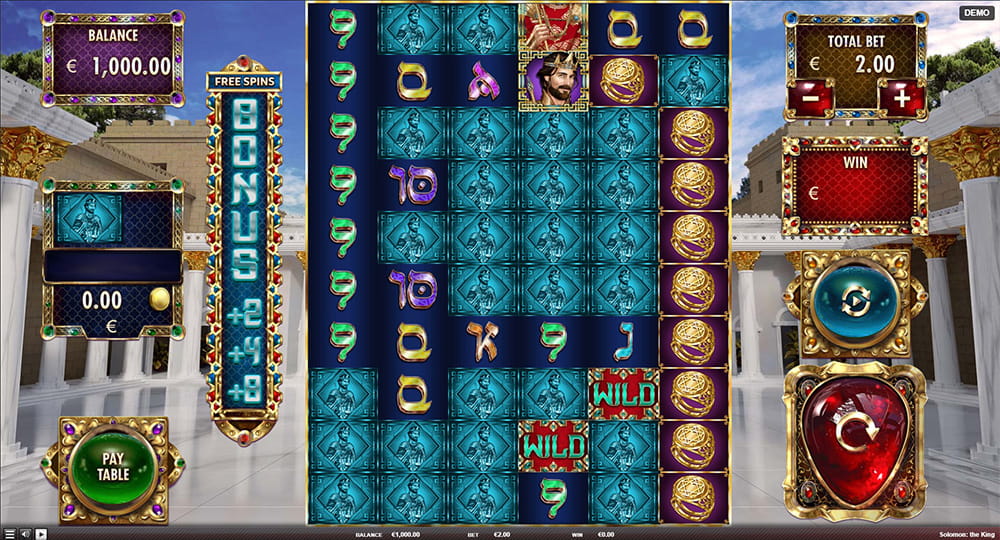1000x540 pixels.
Task: Increase total bet with plus button
Action: pos(900,99)
